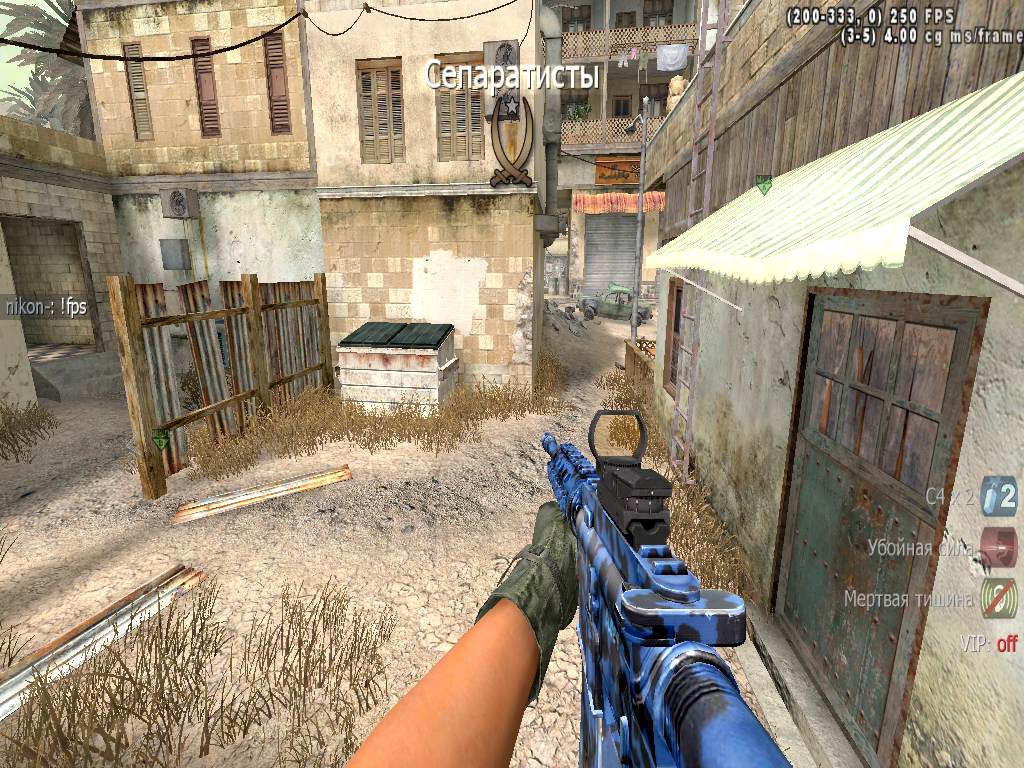Click the Убойная сила perk icon

pos(998,547)
